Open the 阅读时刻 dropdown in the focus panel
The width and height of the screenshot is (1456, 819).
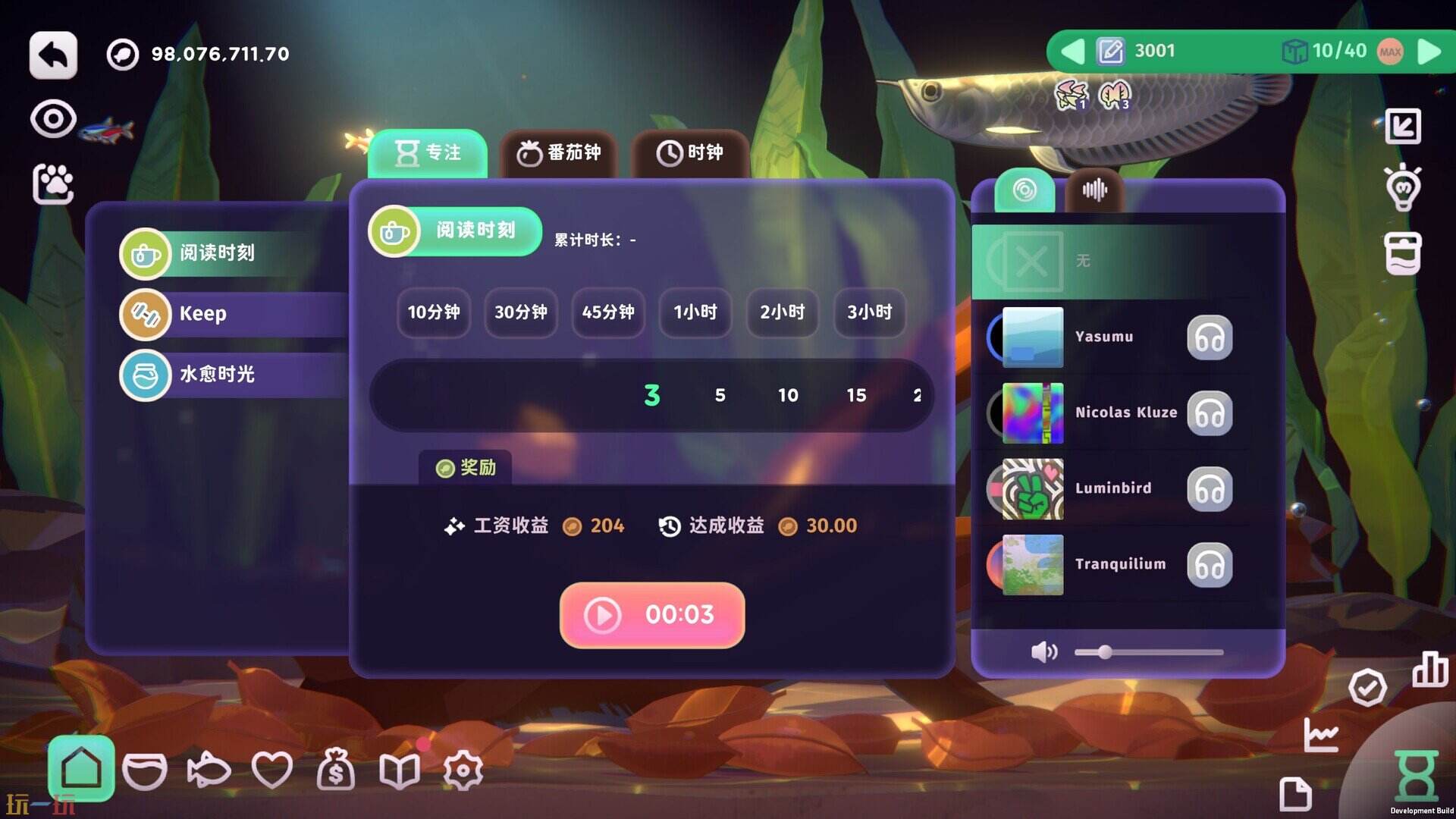453,231
